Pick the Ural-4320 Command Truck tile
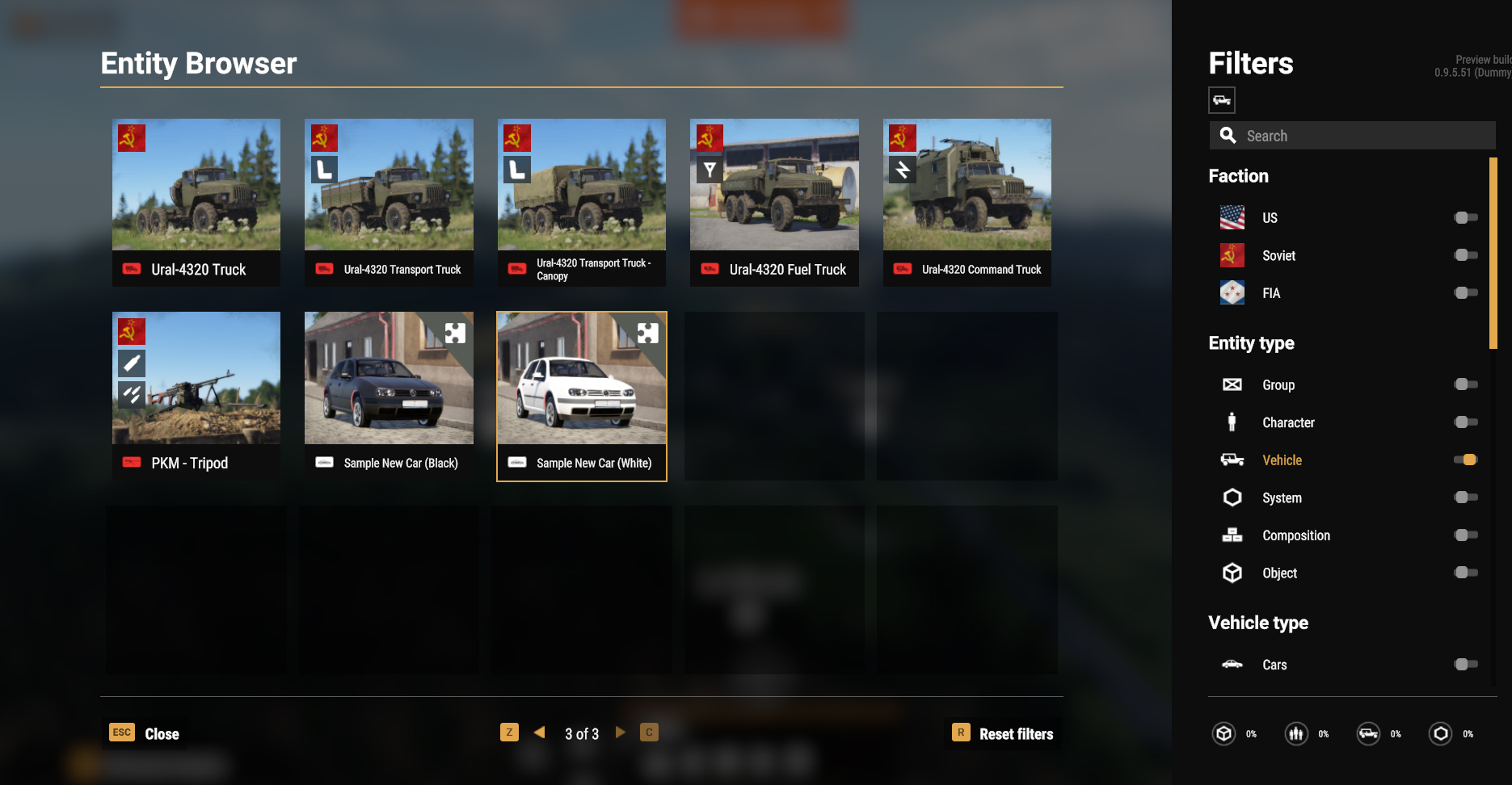Viewport: 1512px width, 785px height. coord(967,202)
